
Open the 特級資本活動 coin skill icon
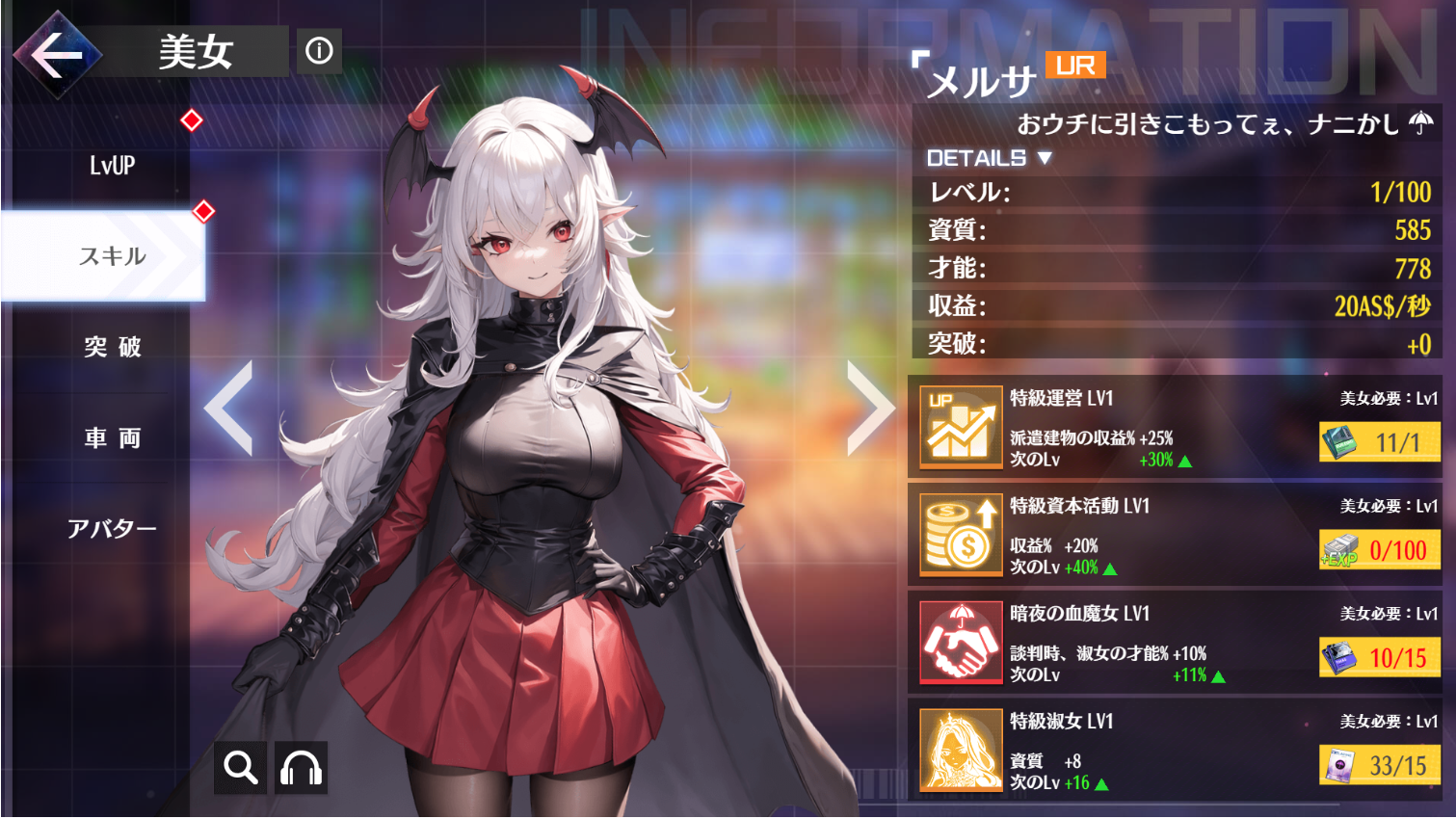point(959,533)
